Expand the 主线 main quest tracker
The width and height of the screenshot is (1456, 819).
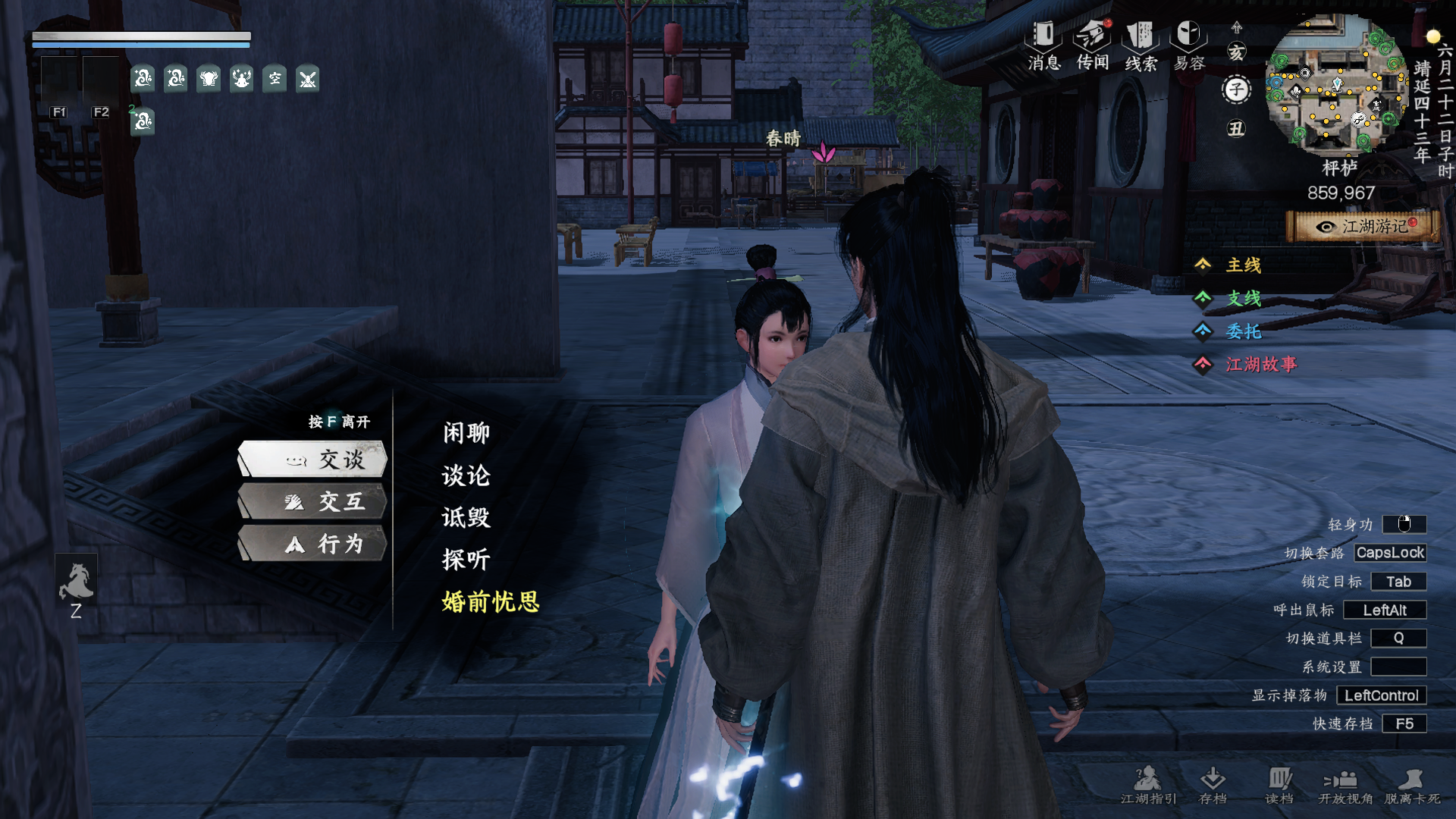(x=1243, y=265)
